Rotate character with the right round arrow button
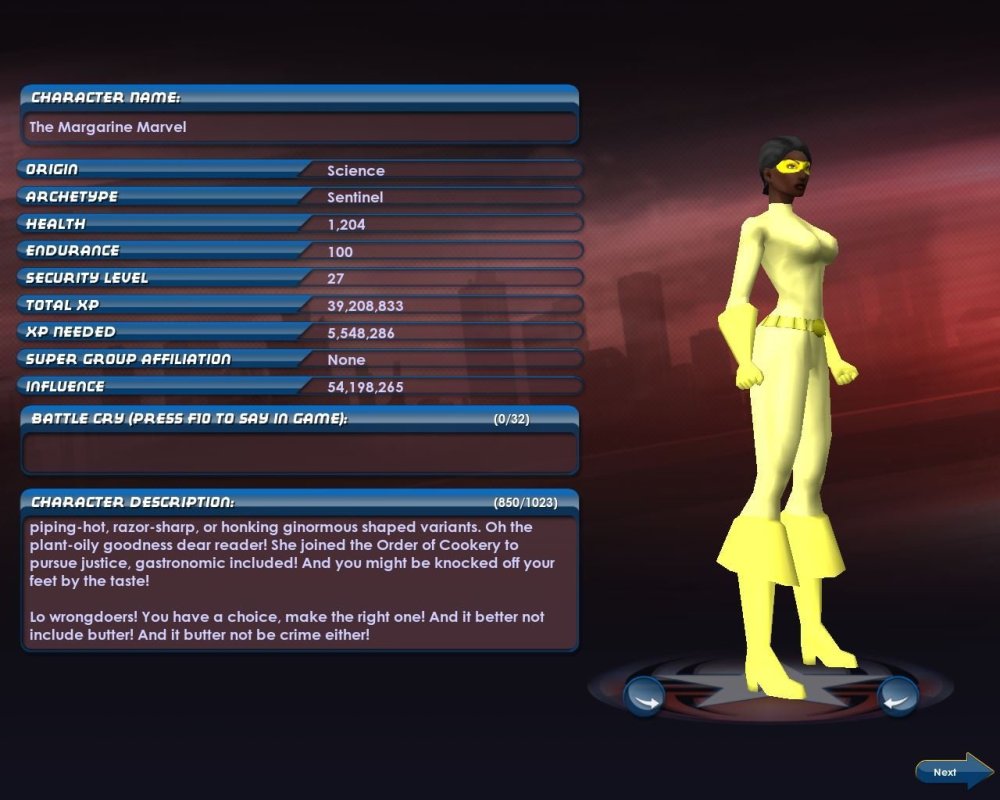The height and width of the screenshot is (800, 1000). coord(897,696)
